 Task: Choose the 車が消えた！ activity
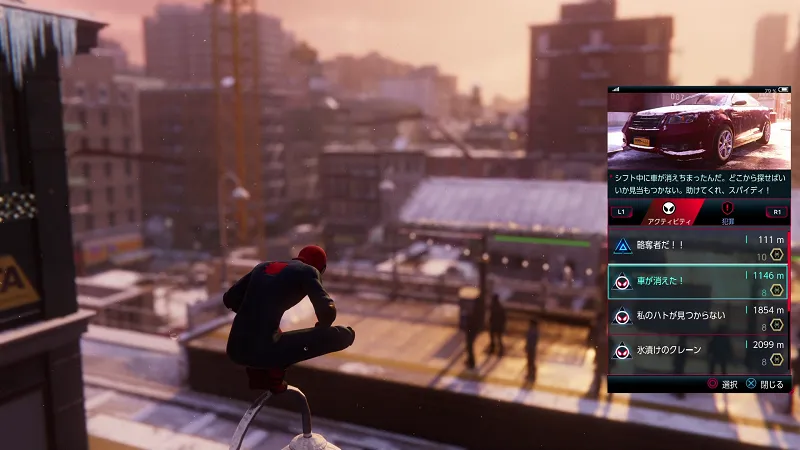(698, 281)
